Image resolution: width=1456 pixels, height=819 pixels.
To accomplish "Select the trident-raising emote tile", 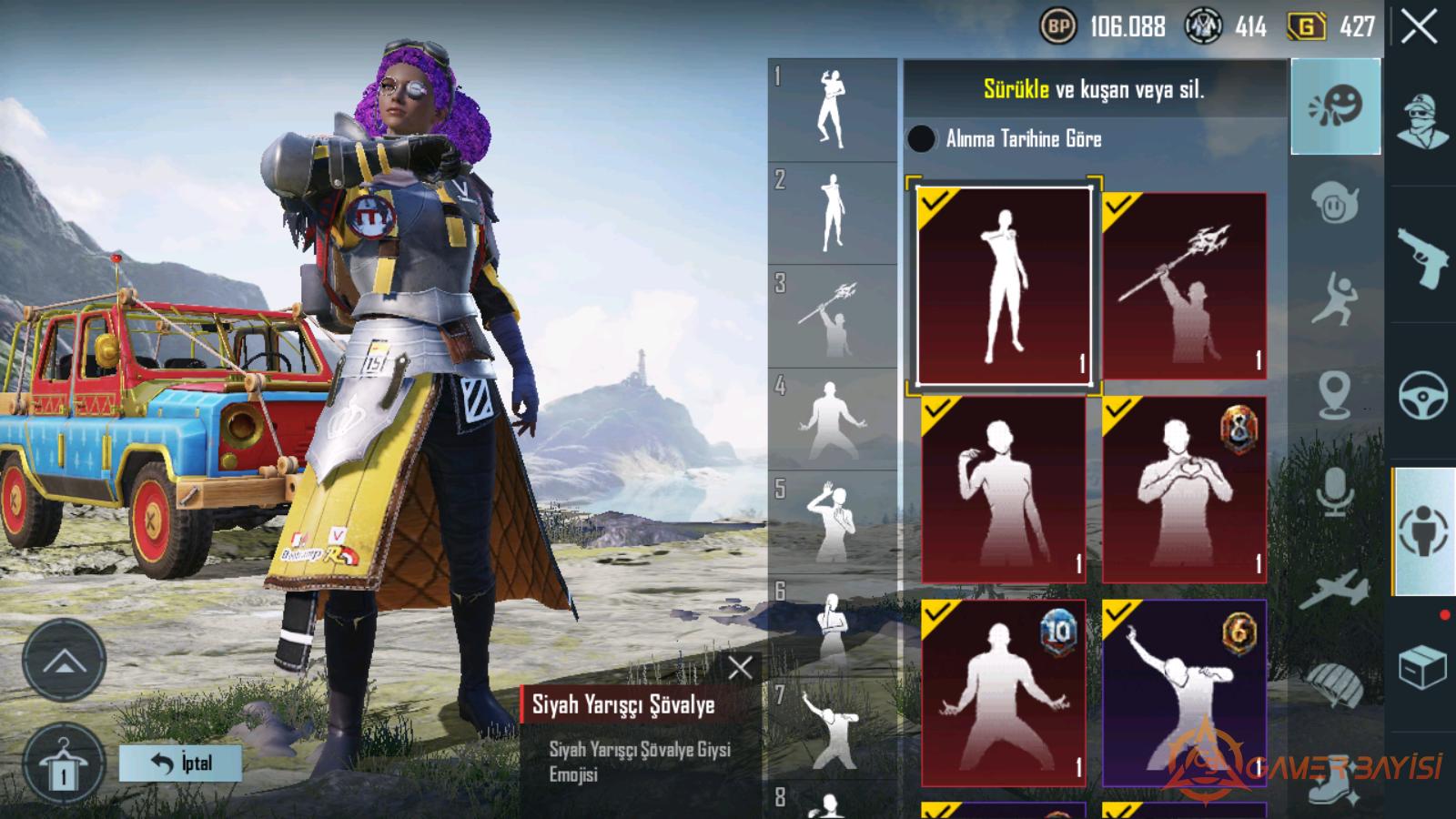I will (x=1184, y=286).
